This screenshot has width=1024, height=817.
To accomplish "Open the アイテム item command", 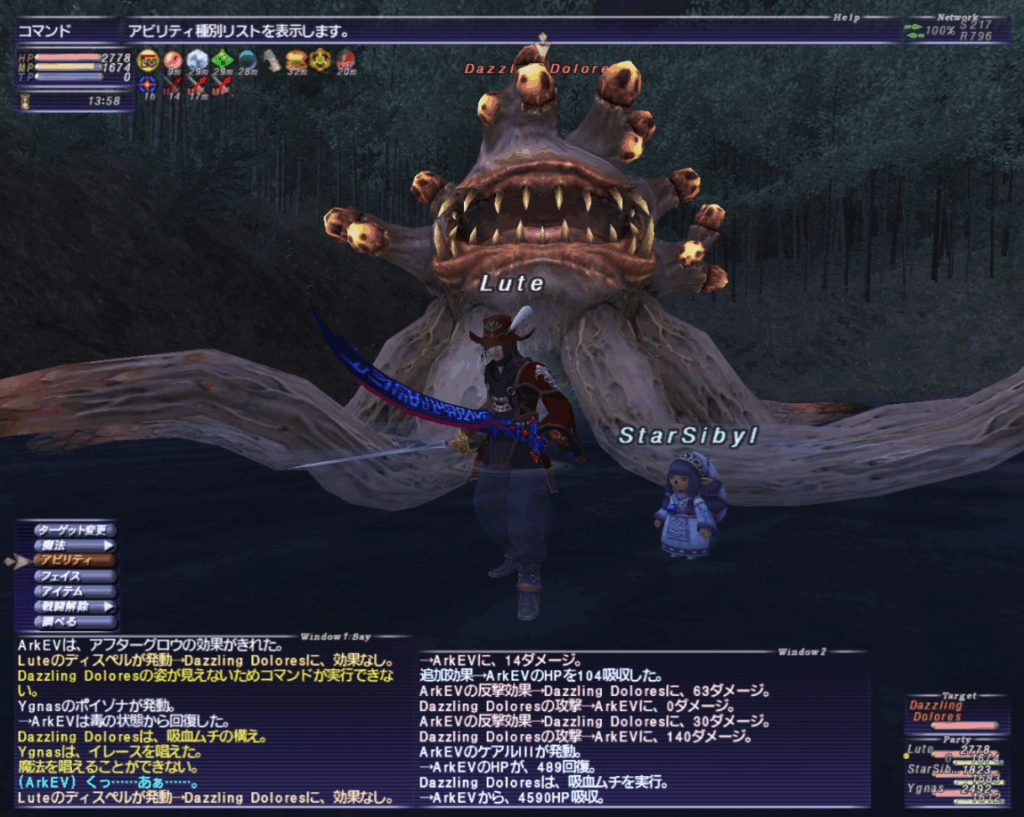I will tap(74, 591).
